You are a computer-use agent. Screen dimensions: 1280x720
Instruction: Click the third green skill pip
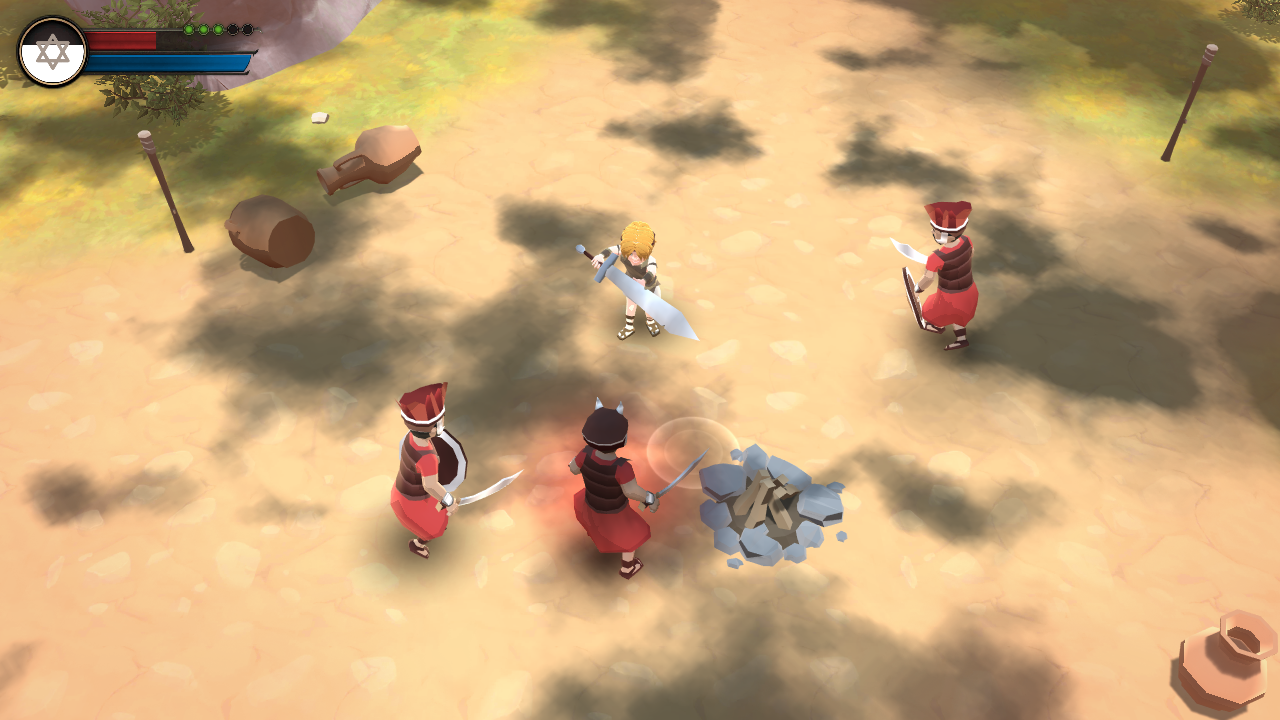219,29
